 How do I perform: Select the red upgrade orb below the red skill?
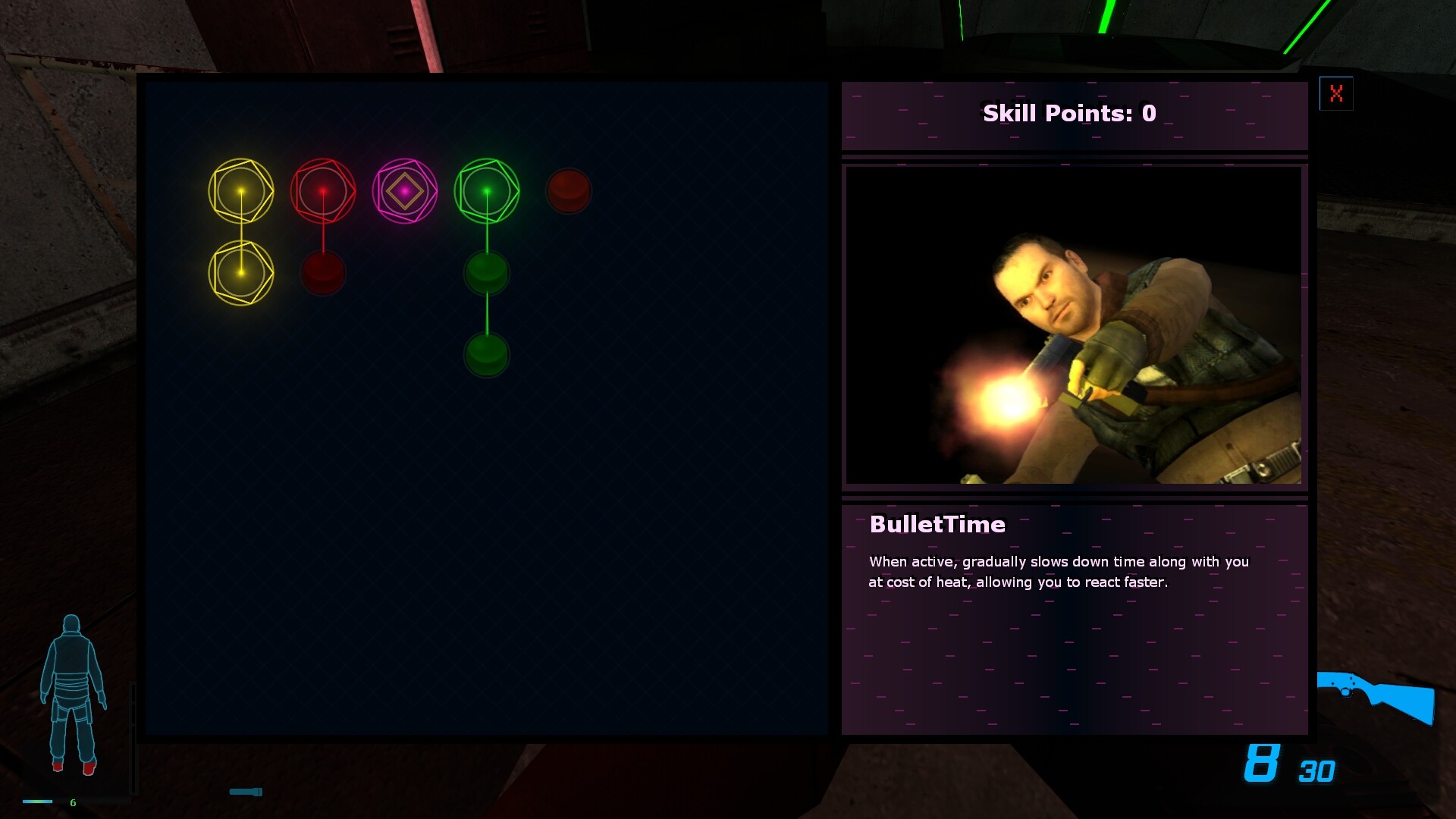pyautogui.click(x=324, y=273)
